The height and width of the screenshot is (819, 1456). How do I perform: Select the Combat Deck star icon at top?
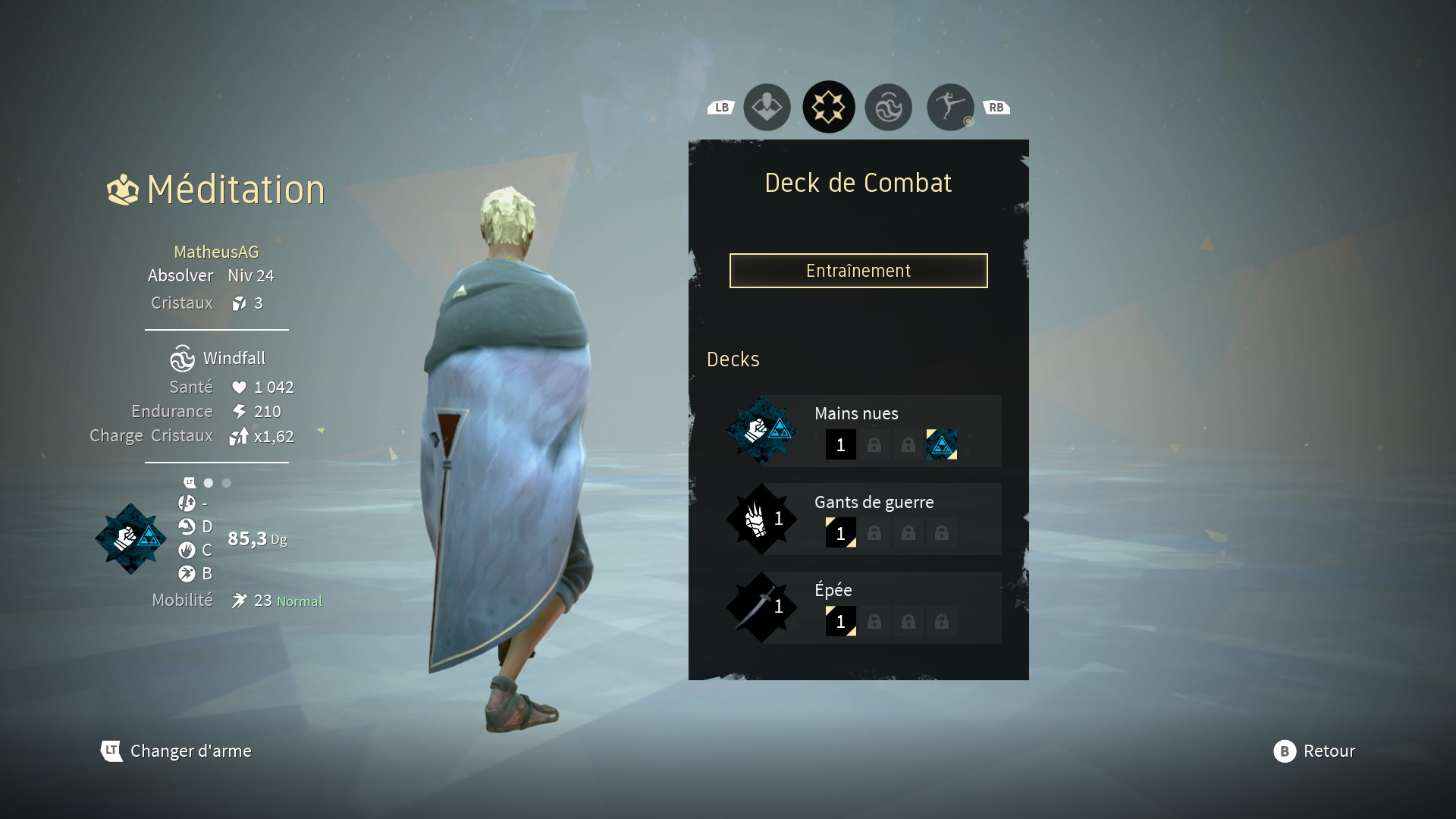(829, 107)
